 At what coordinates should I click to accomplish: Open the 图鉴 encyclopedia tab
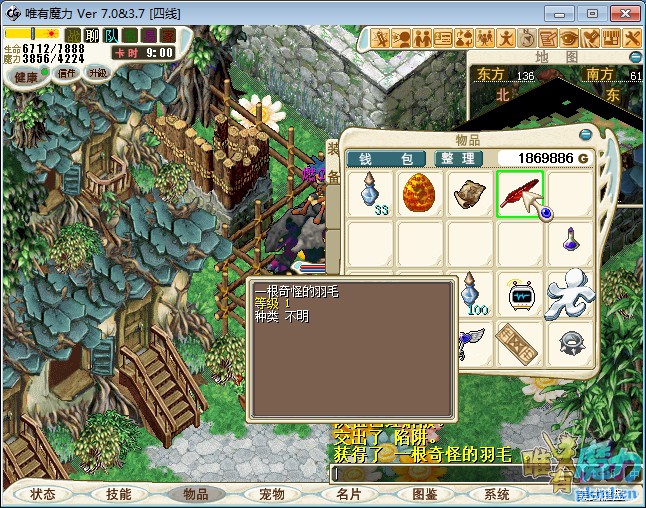tap(423, 494)
